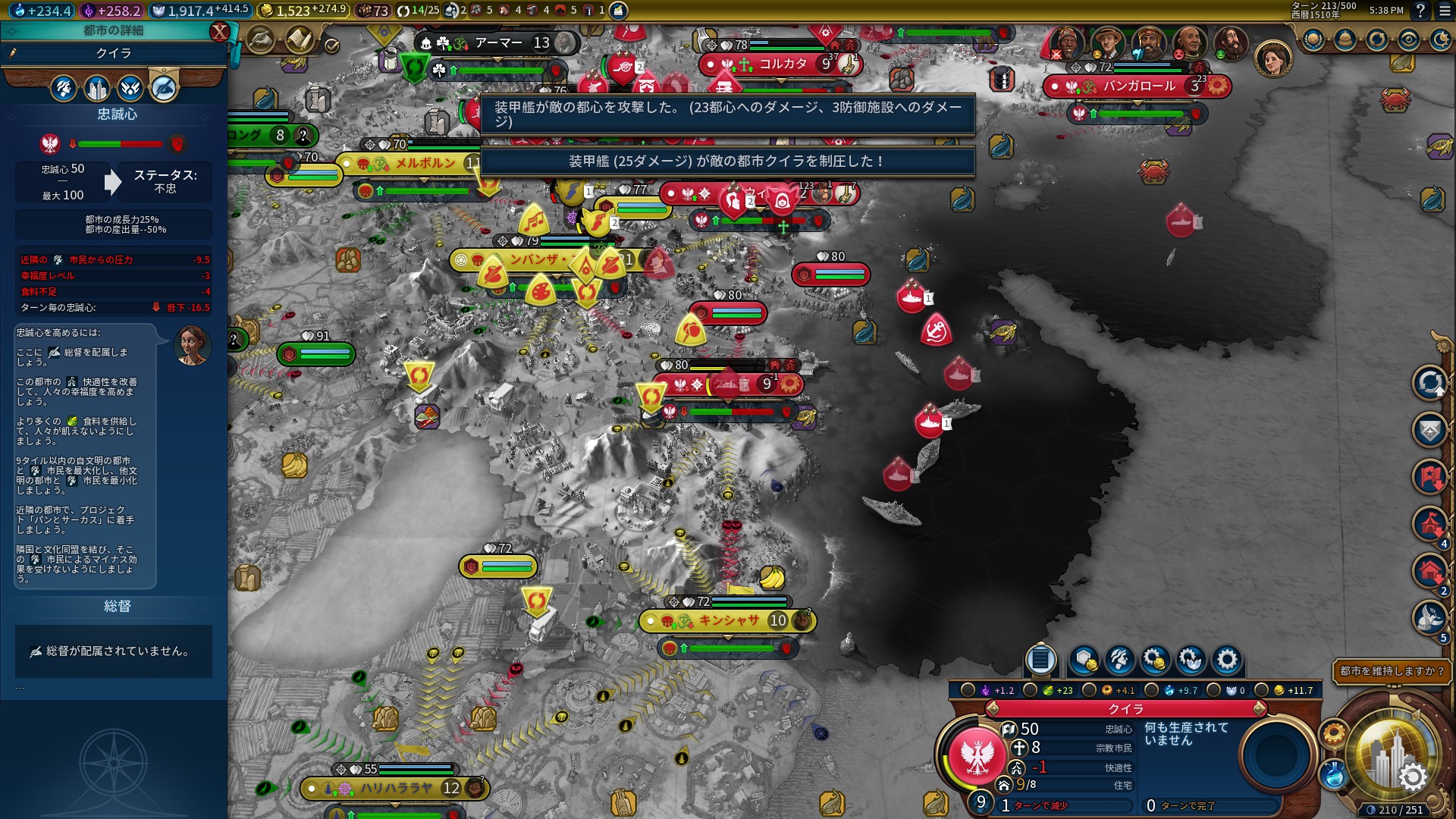This screenshot has width=1456, height=819.
Task: Click the angry bald leader portrait
Action: click(1188, 43)
